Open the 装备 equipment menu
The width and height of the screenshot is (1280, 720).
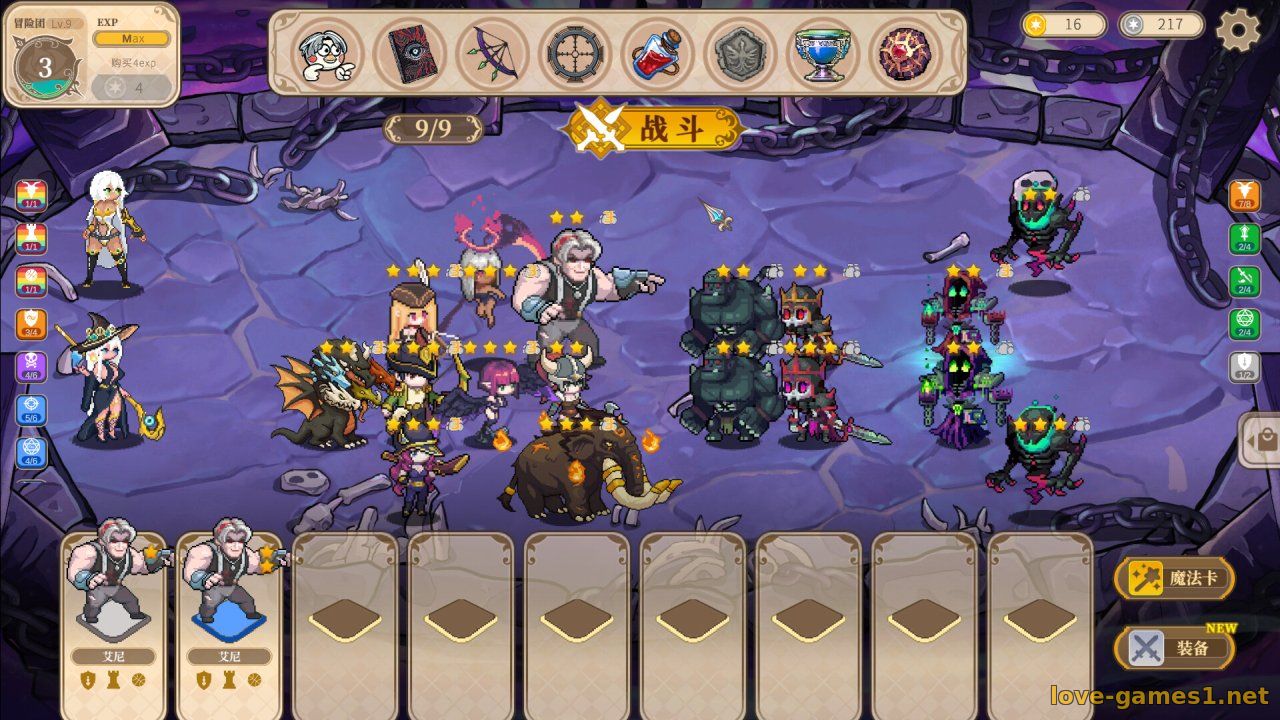click(1175, 648)
